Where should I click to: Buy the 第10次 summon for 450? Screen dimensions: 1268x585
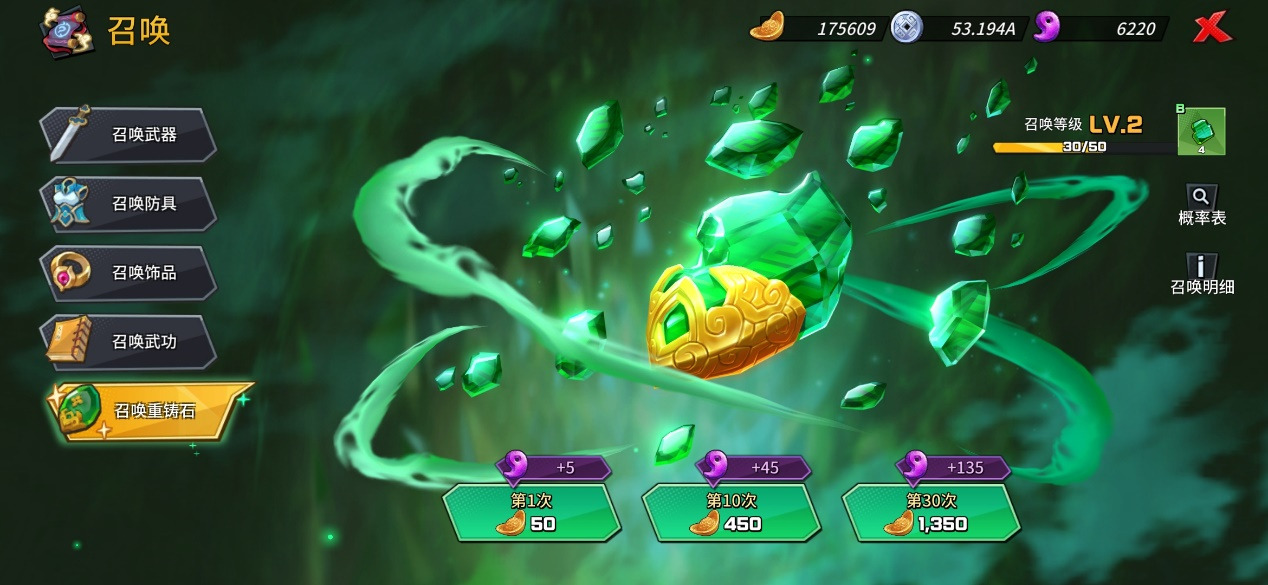(x=730, y=512)
